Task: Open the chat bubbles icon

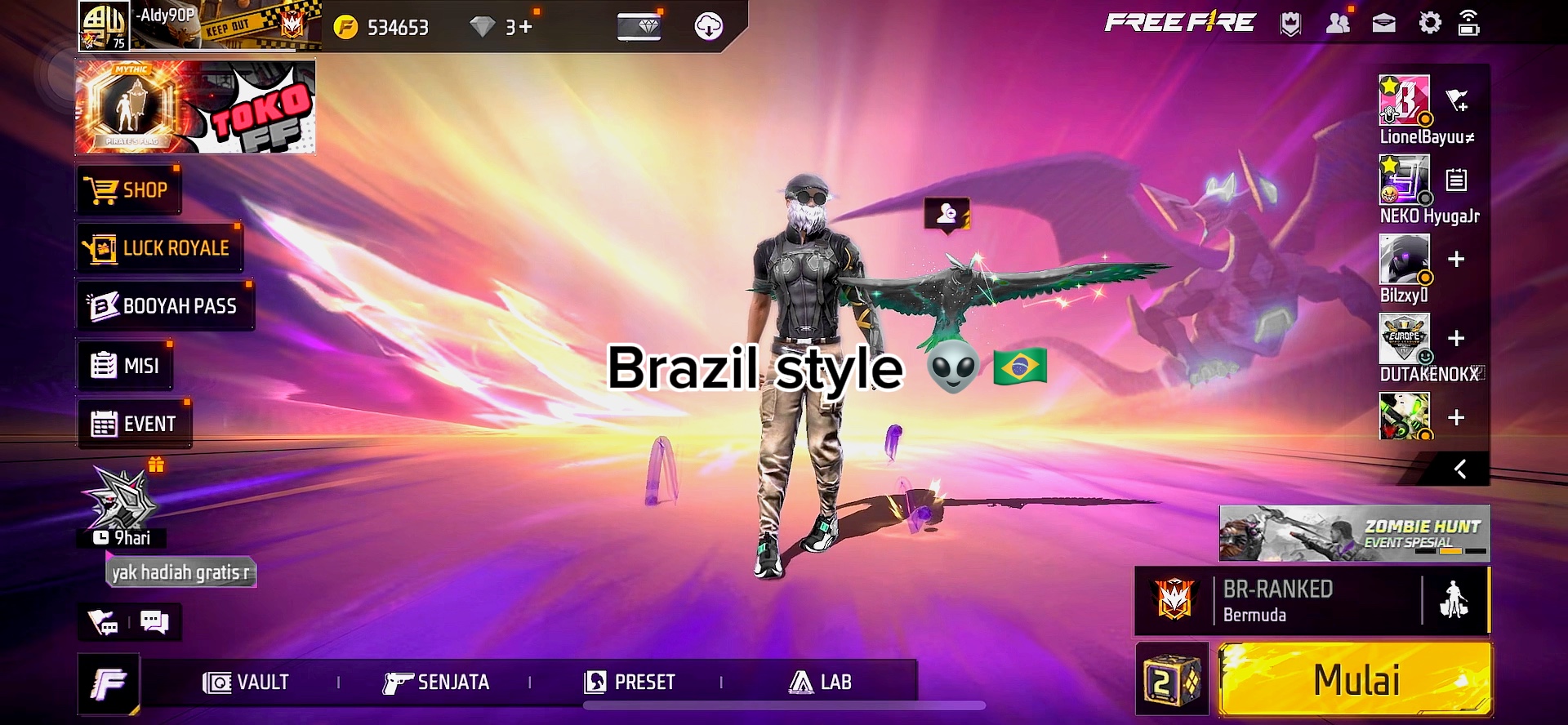Action: [154, 622]
